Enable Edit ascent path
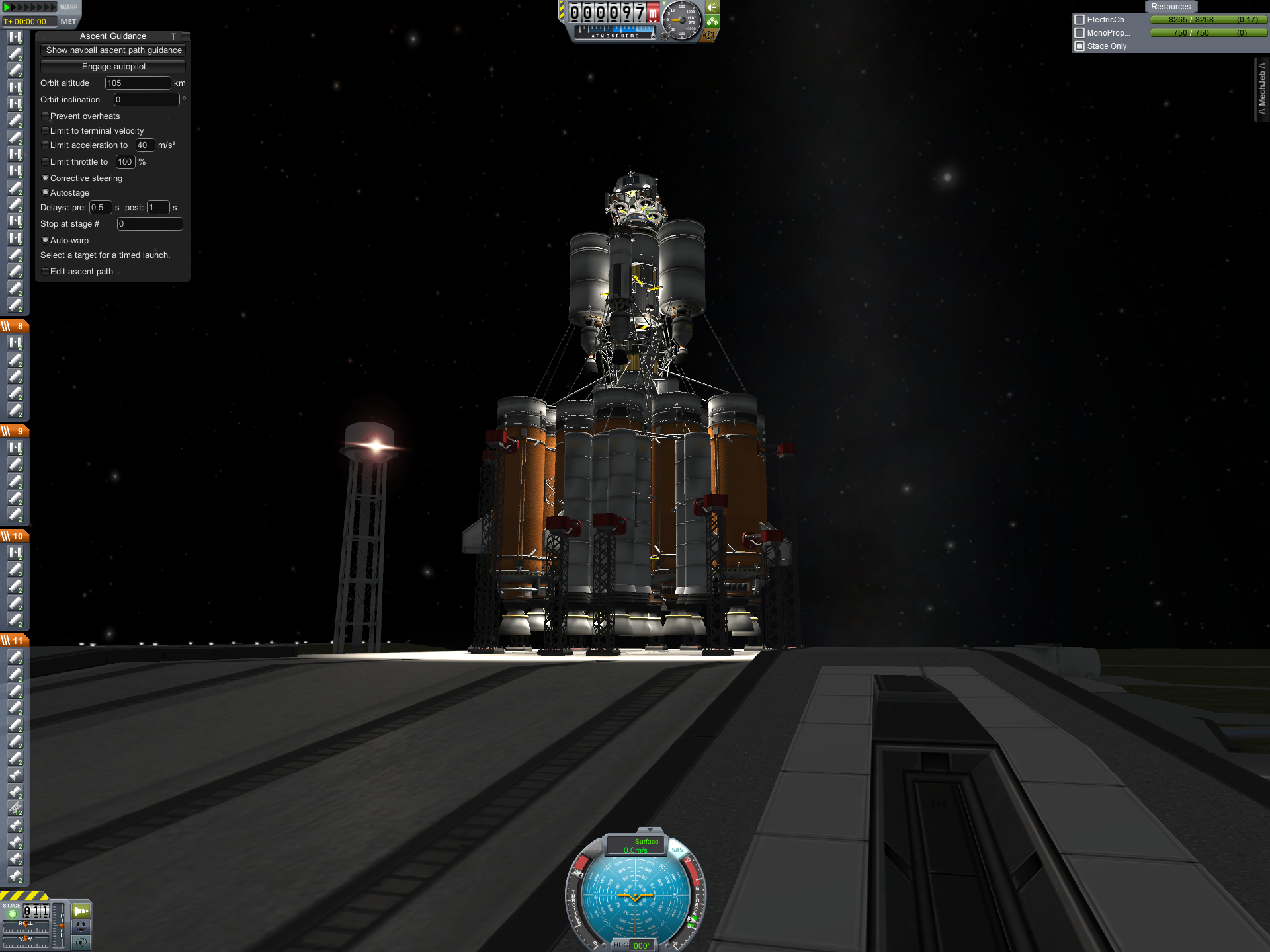The height and width of the screenshot is (952, 1270). pos(45,272)
